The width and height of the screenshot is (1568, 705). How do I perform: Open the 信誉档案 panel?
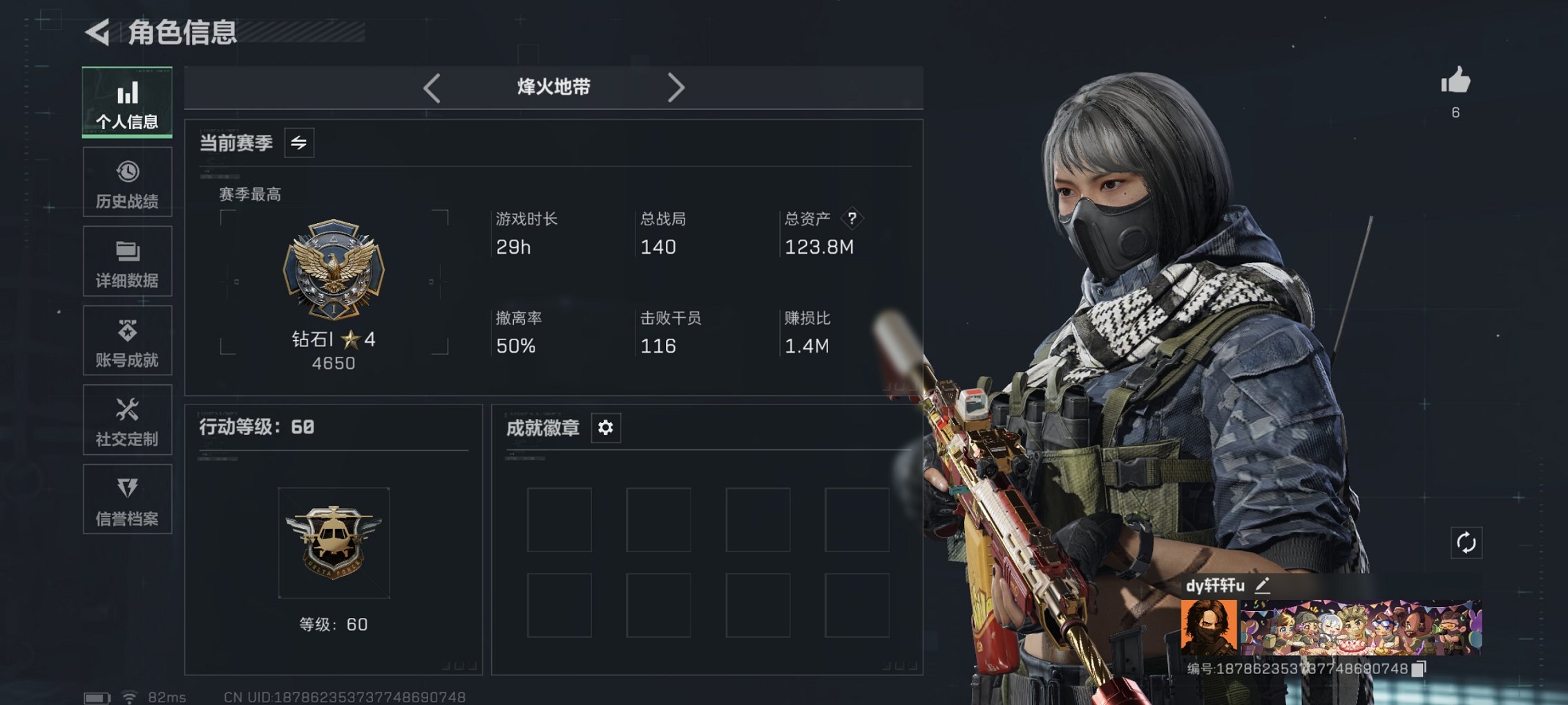click(127, 499)
